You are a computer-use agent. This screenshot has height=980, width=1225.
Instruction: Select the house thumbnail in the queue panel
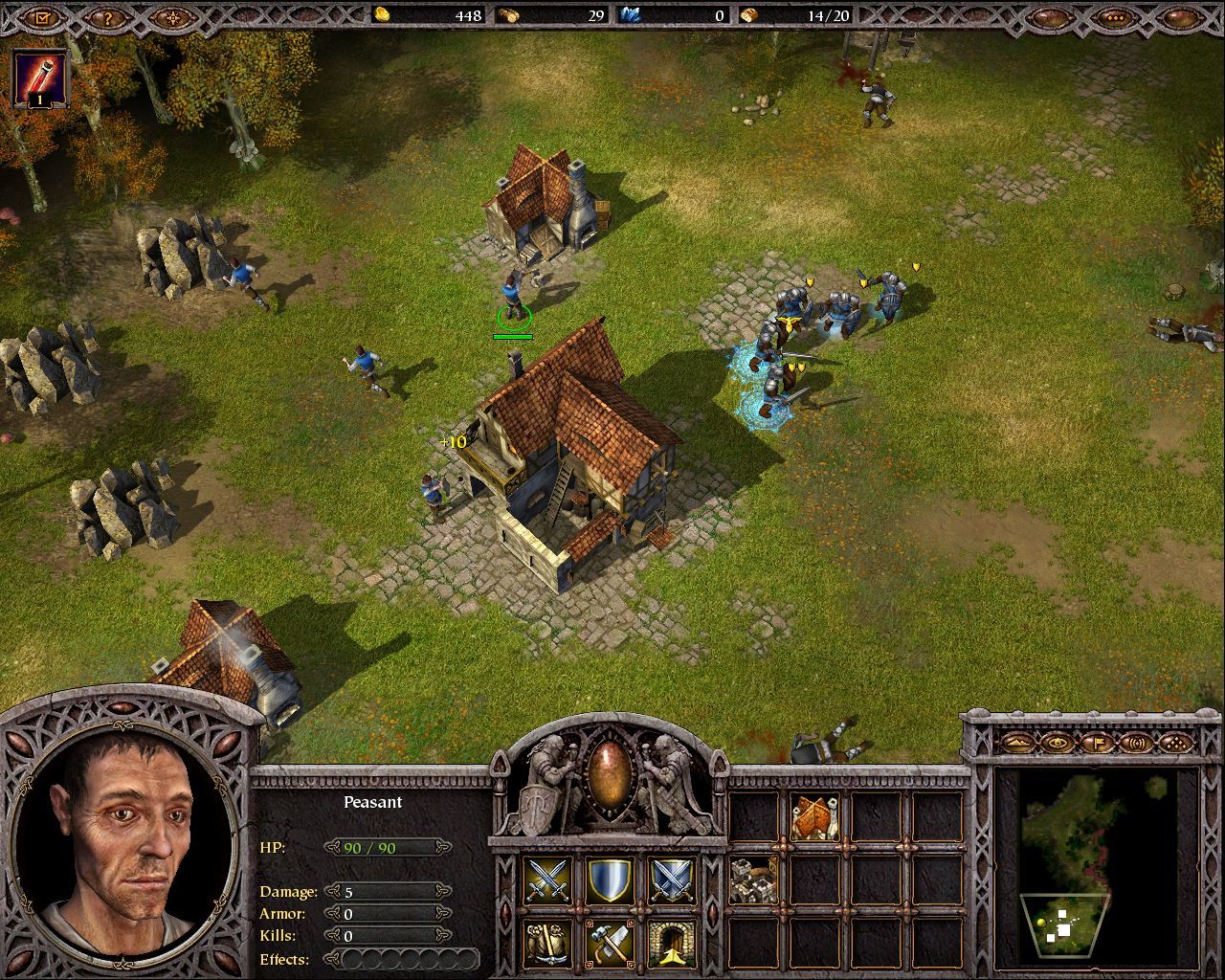pyautogui.click(x=813, y=818)
